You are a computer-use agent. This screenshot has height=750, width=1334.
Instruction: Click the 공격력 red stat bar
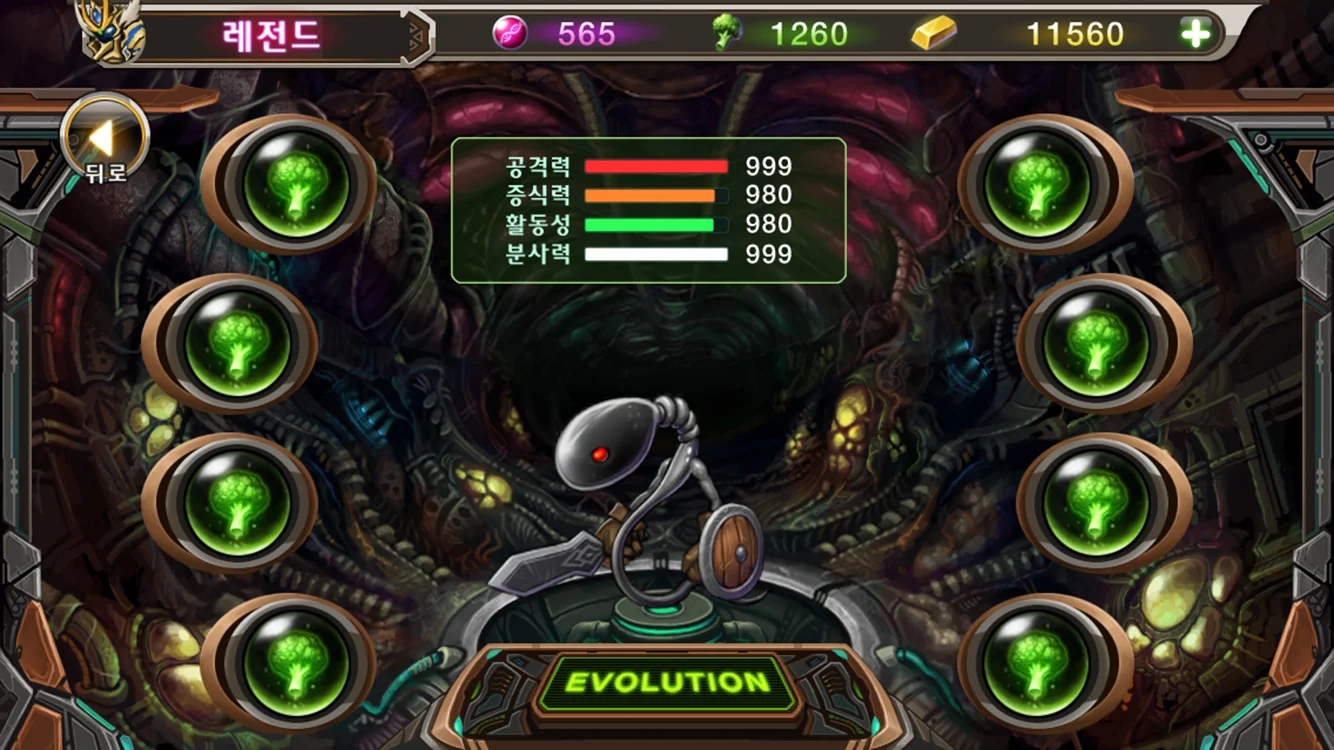[x=657, y=167]
